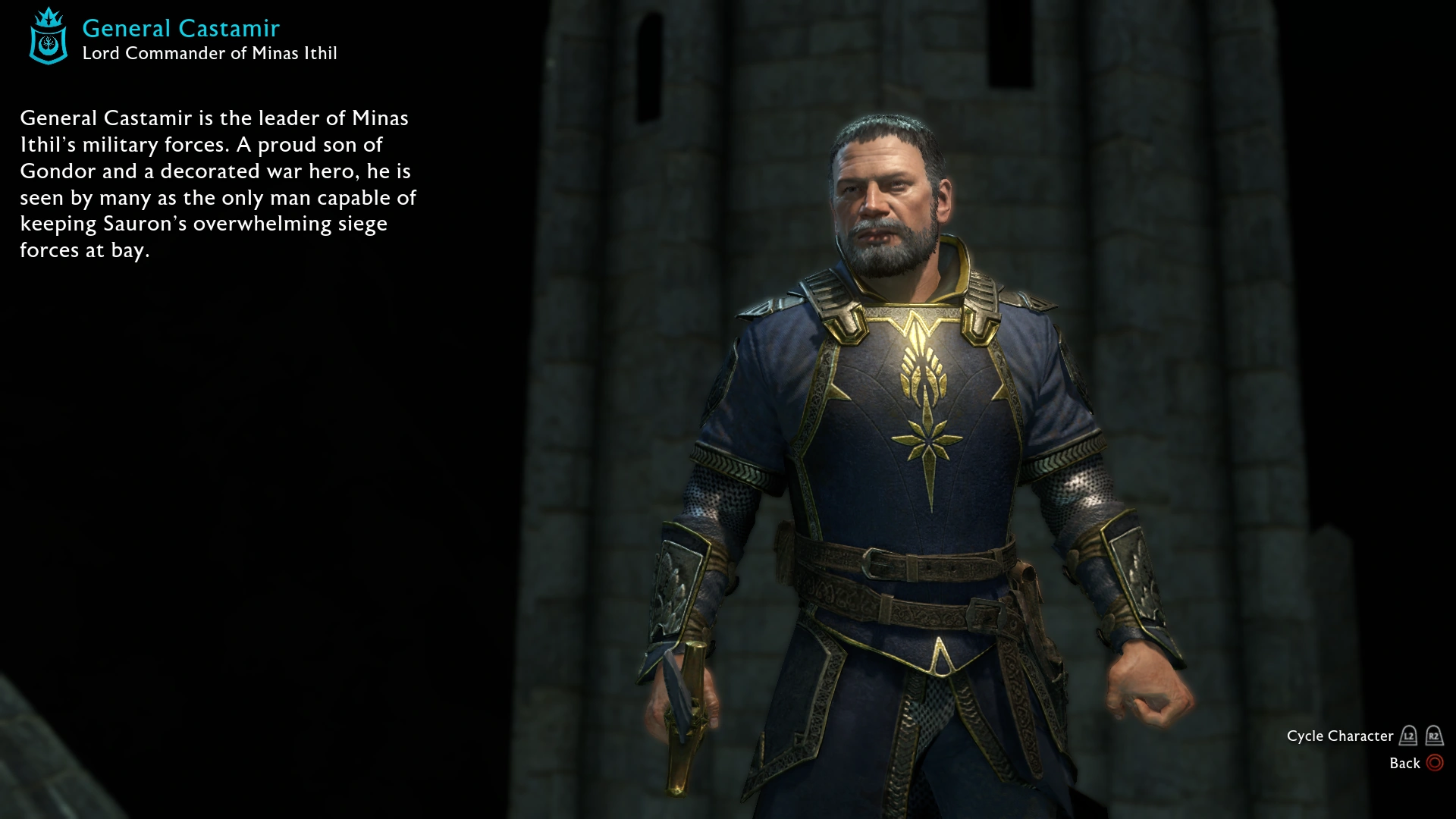1456x819 pixels.
Task: Click Cycle Character to view the next character
Action: pyautogui.click(x=1339, y=736)
